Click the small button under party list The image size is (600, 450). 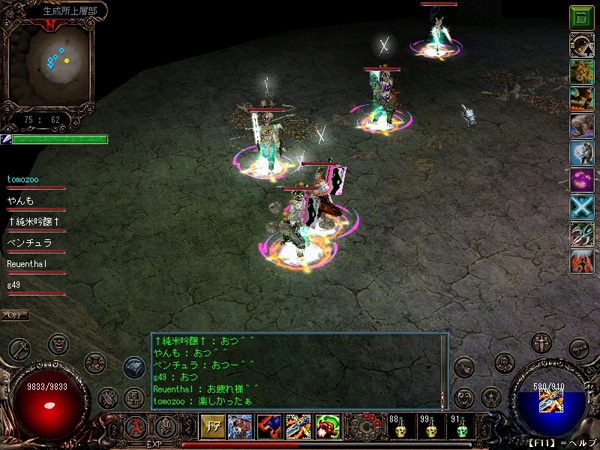click(x=14, y=315)
